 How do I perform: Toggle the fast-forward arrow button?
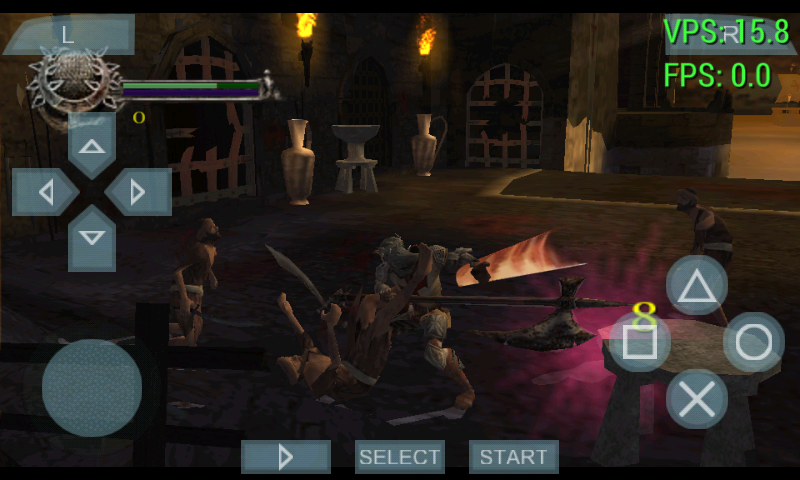(x=286, y=457)
